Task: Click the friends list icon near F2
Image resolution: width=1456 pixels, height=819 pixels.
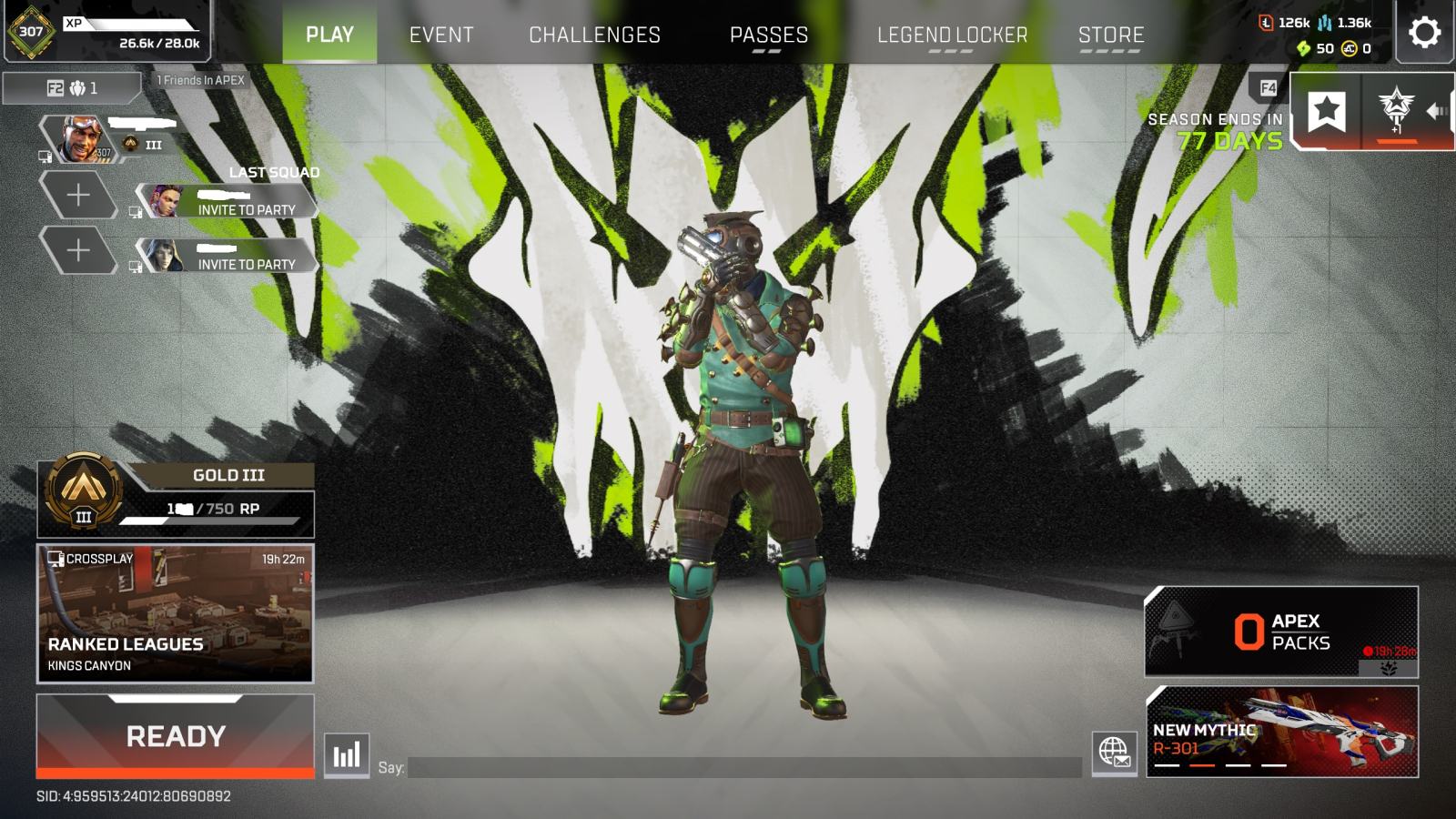Action: point(76,88)
